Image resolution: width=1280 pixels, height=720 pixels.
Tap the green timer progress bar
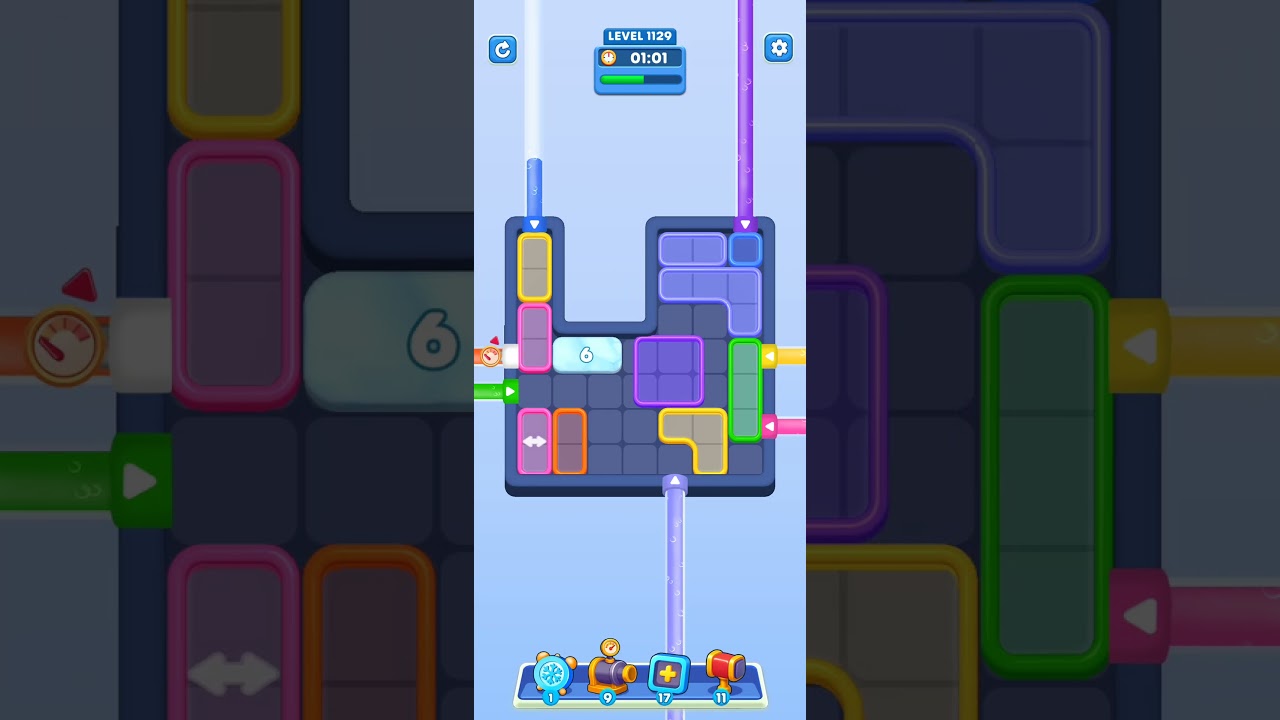point(640,79)
